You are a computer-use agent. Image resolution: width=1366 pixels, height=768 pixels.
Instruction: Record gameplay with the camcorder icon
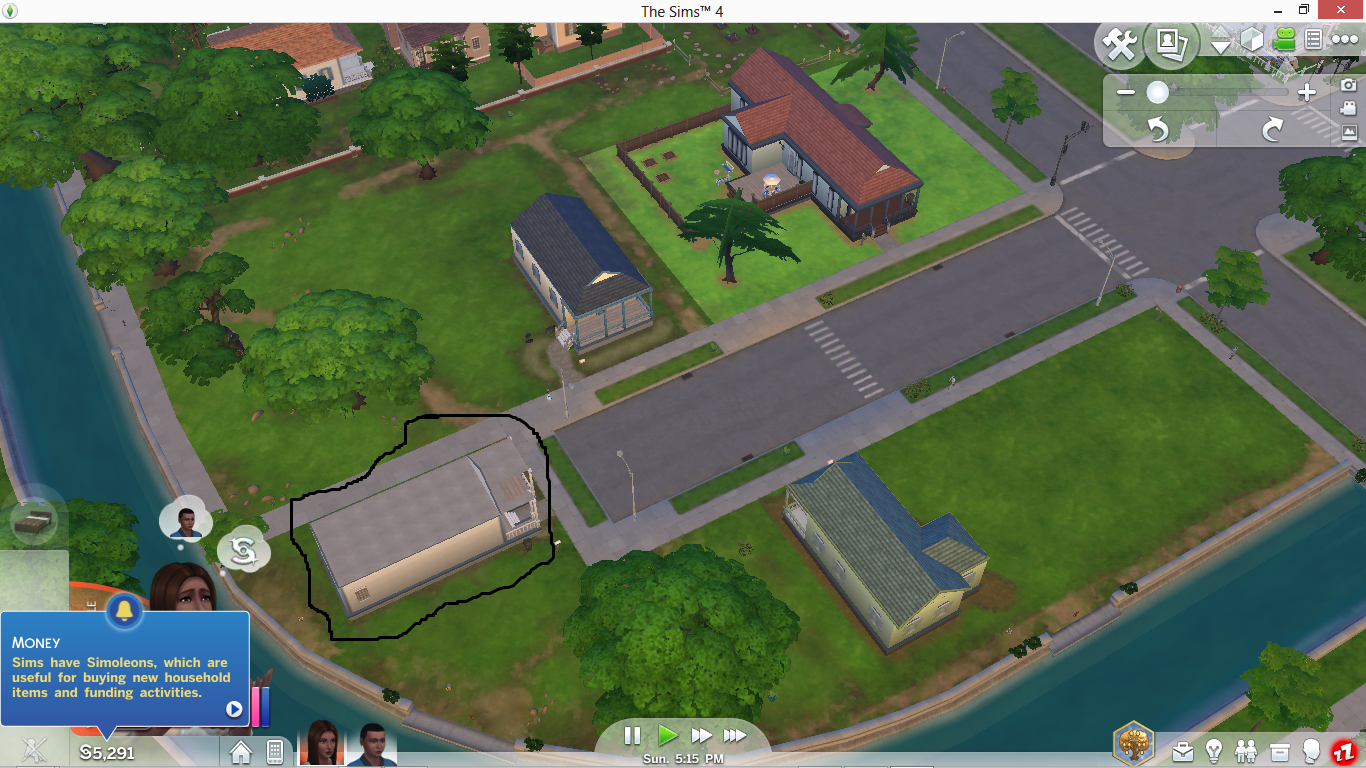click(x=1348, y=108)
